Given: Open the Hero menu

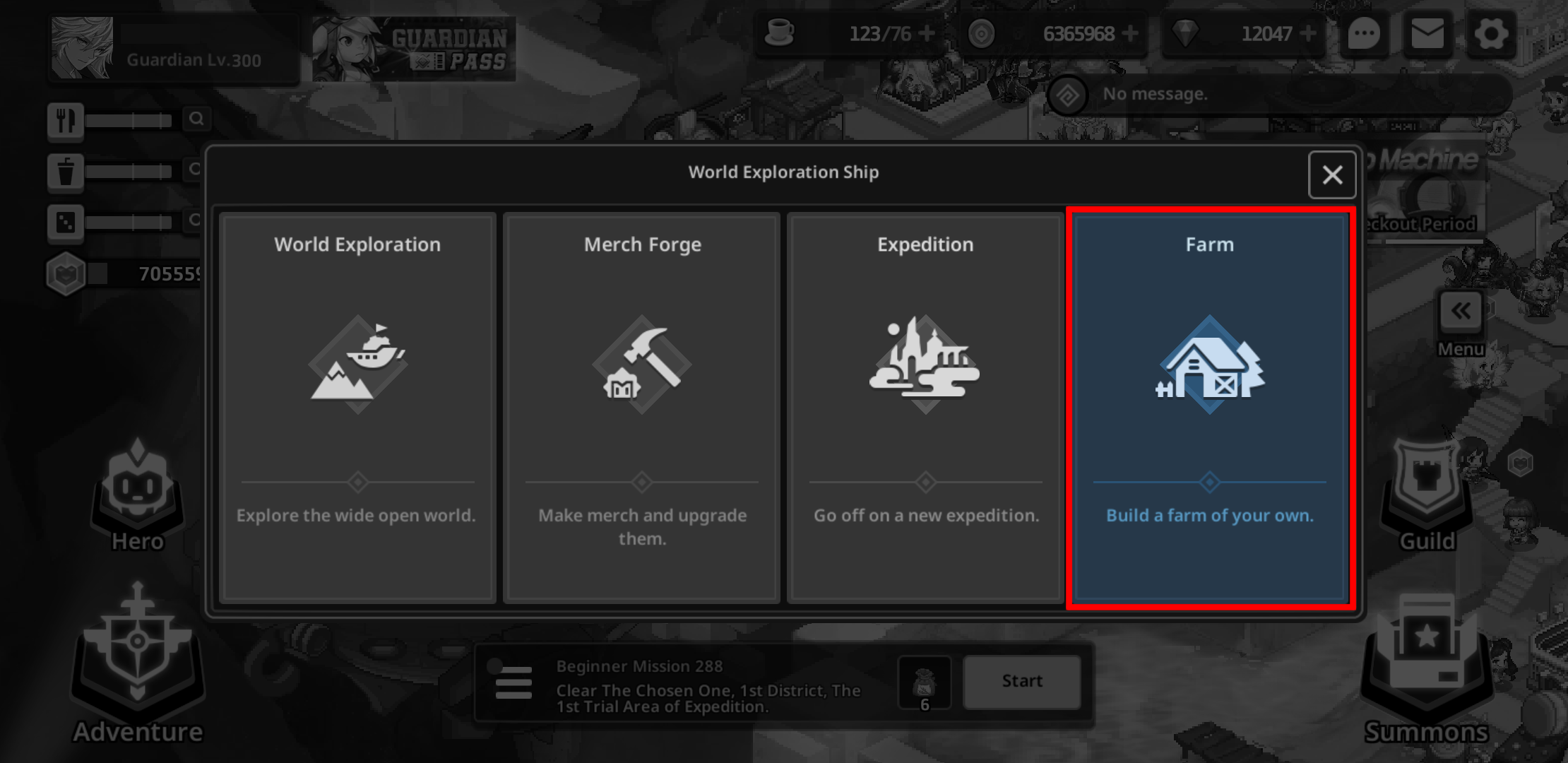Looking at the screenshot, I should click(x=138, y=495).
